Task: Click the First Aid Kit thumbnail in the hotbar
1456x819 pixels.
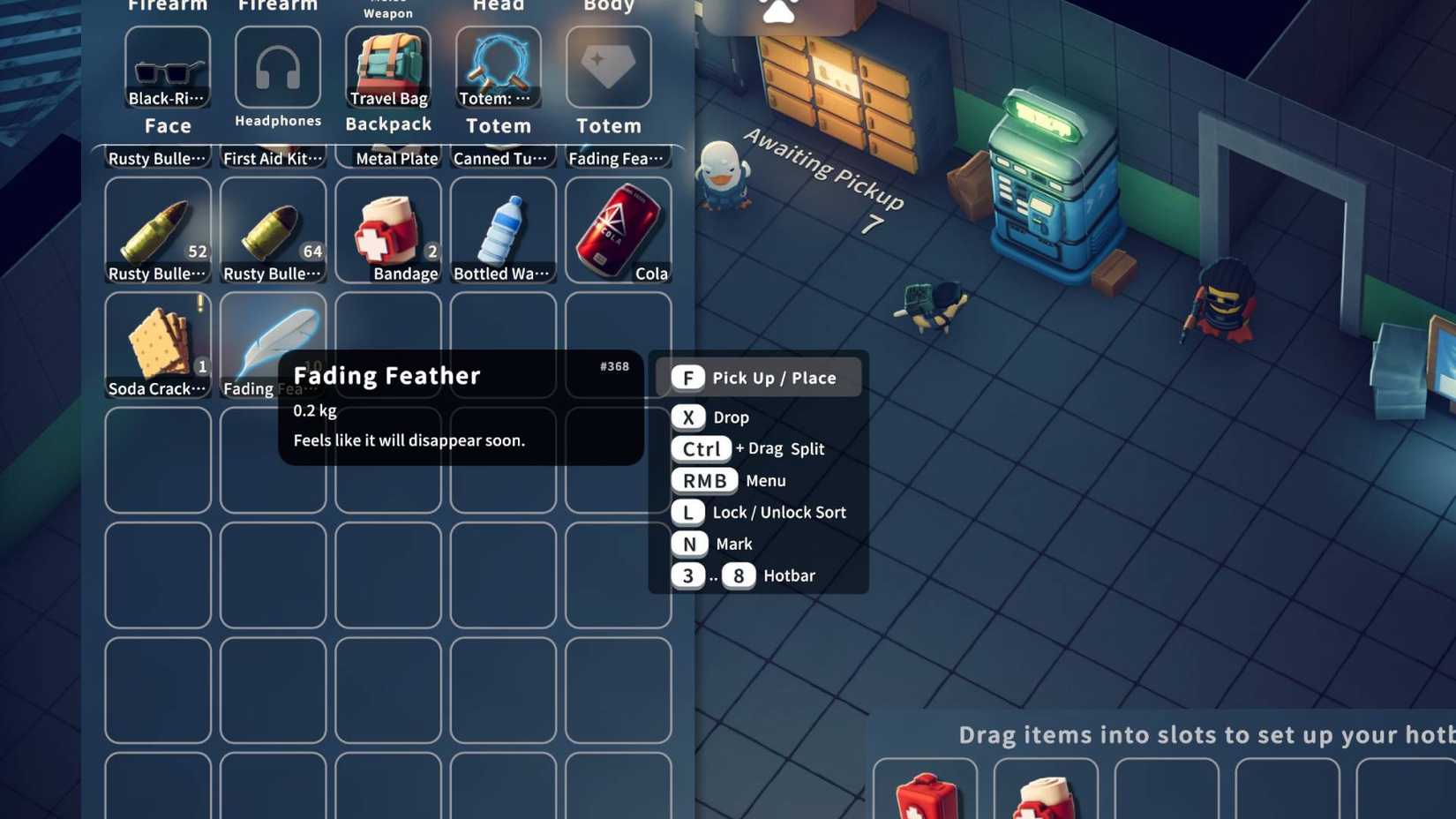Action: 923,790
